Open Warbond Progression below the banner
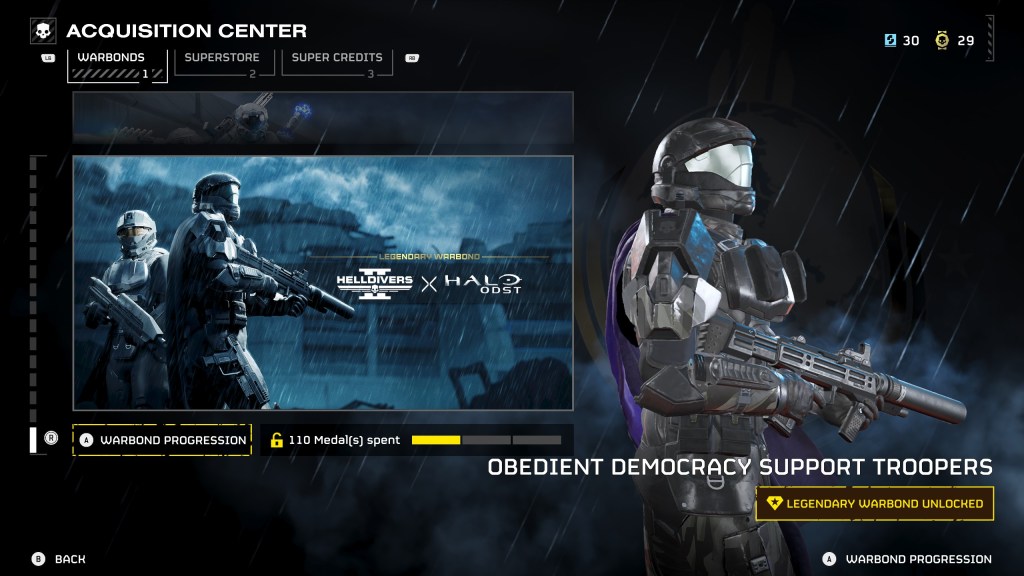The height and width of the screenshot is (576, 1024). pos(162,440)
